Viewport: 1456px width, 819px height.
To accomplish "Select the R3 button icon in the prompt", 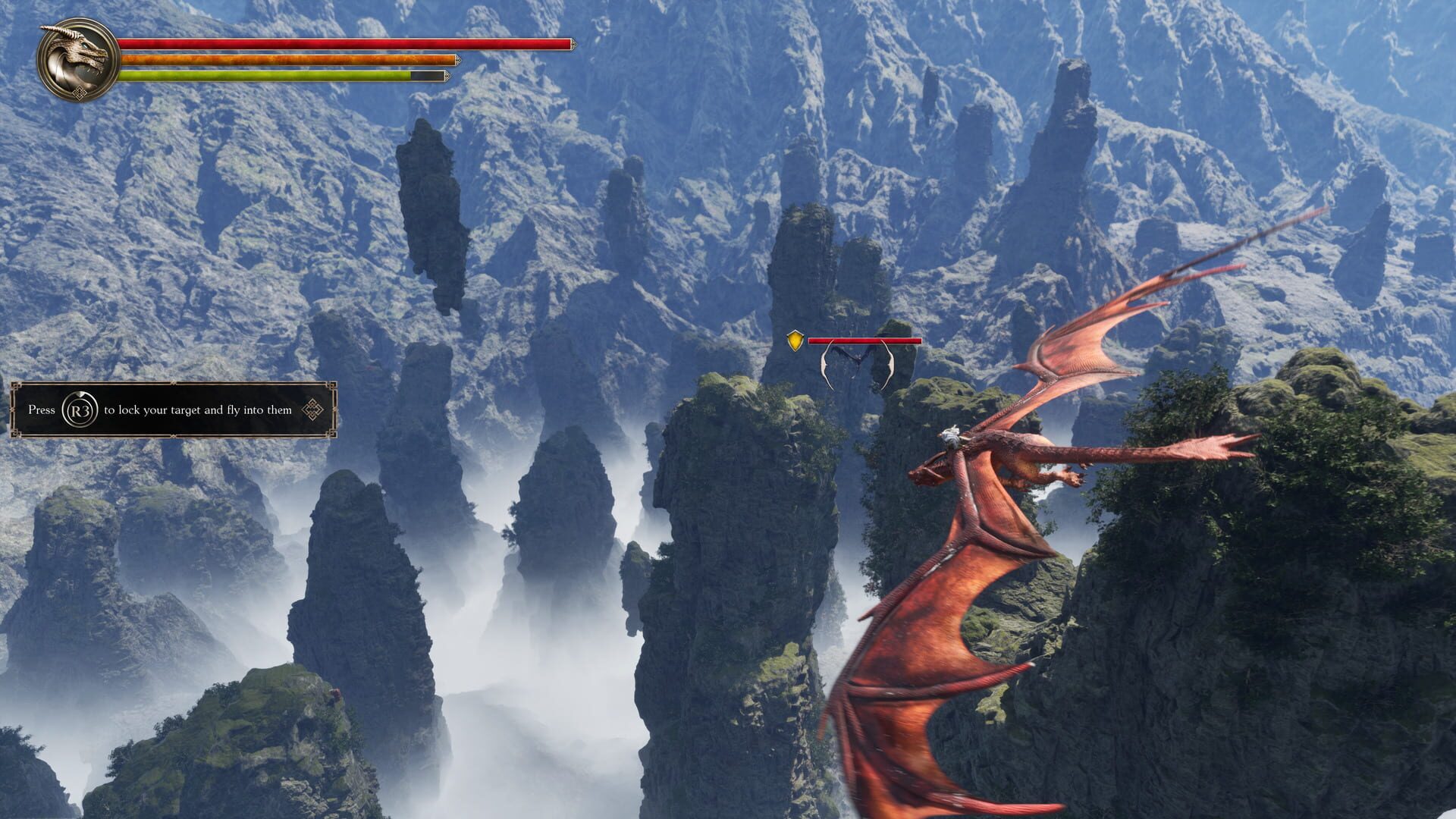I will coord(79,409).
